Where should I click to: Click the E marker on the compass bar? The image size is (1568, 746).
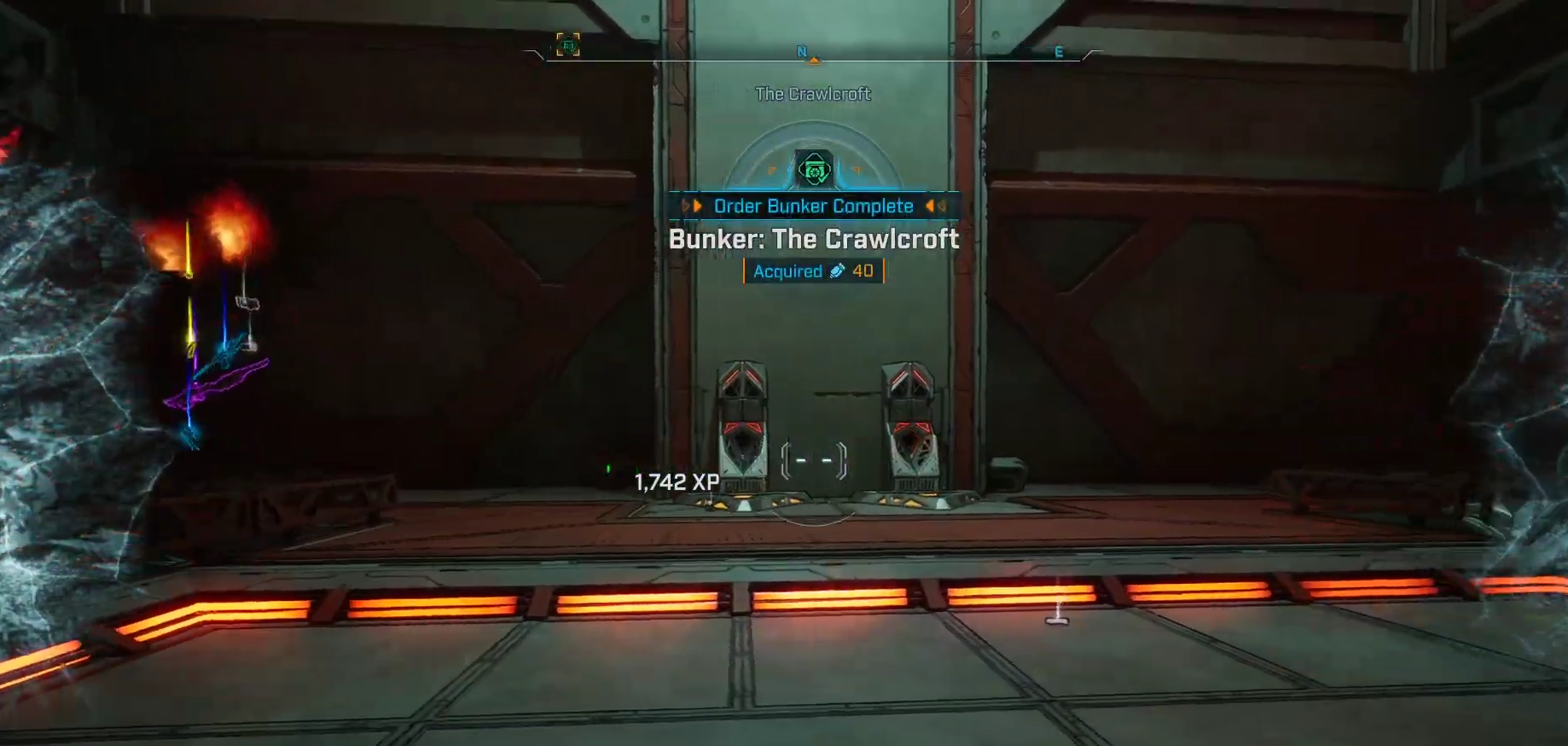tap(1060, 52)
